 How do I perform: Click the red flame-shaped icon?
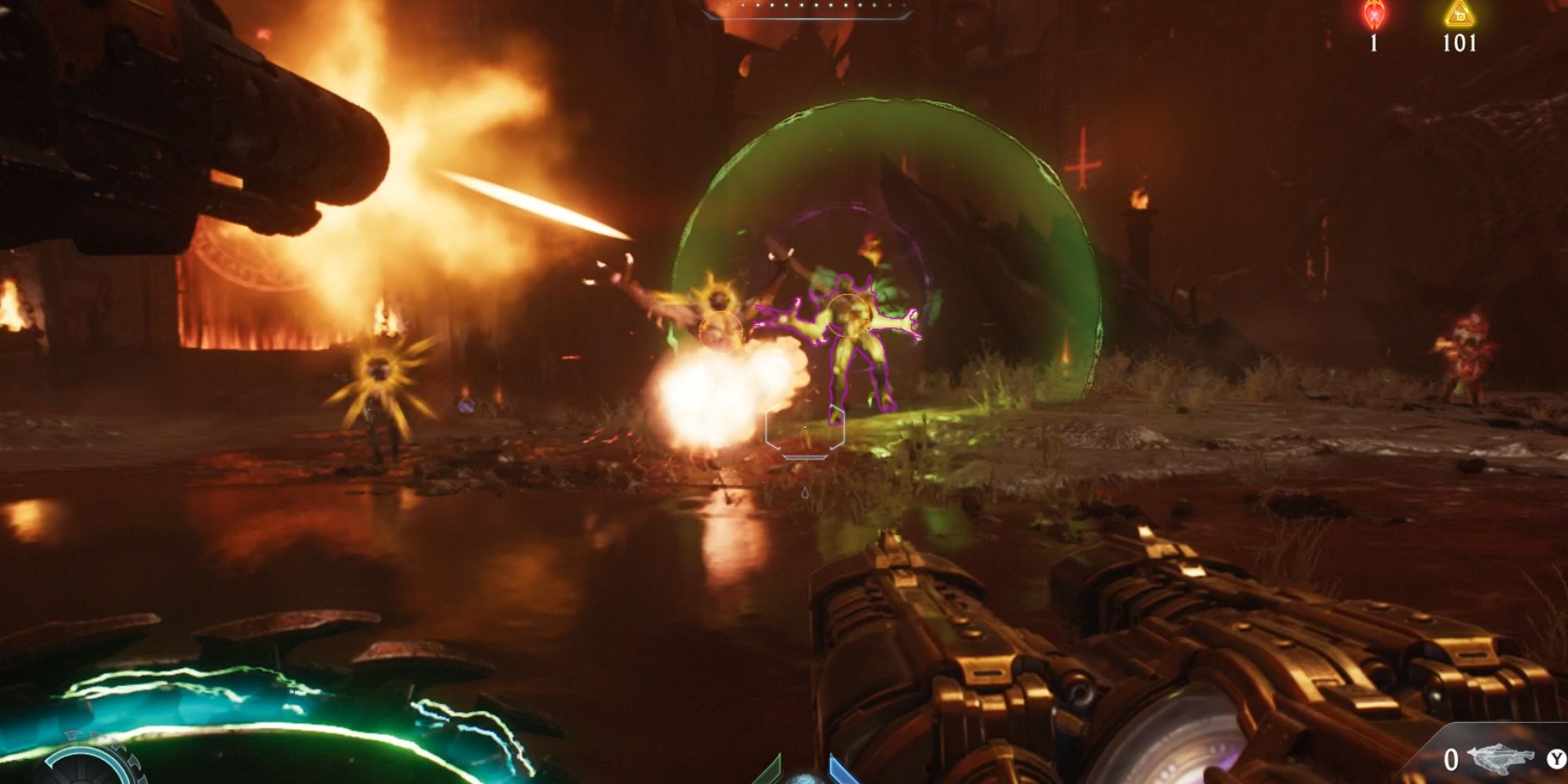(1374, 14)
